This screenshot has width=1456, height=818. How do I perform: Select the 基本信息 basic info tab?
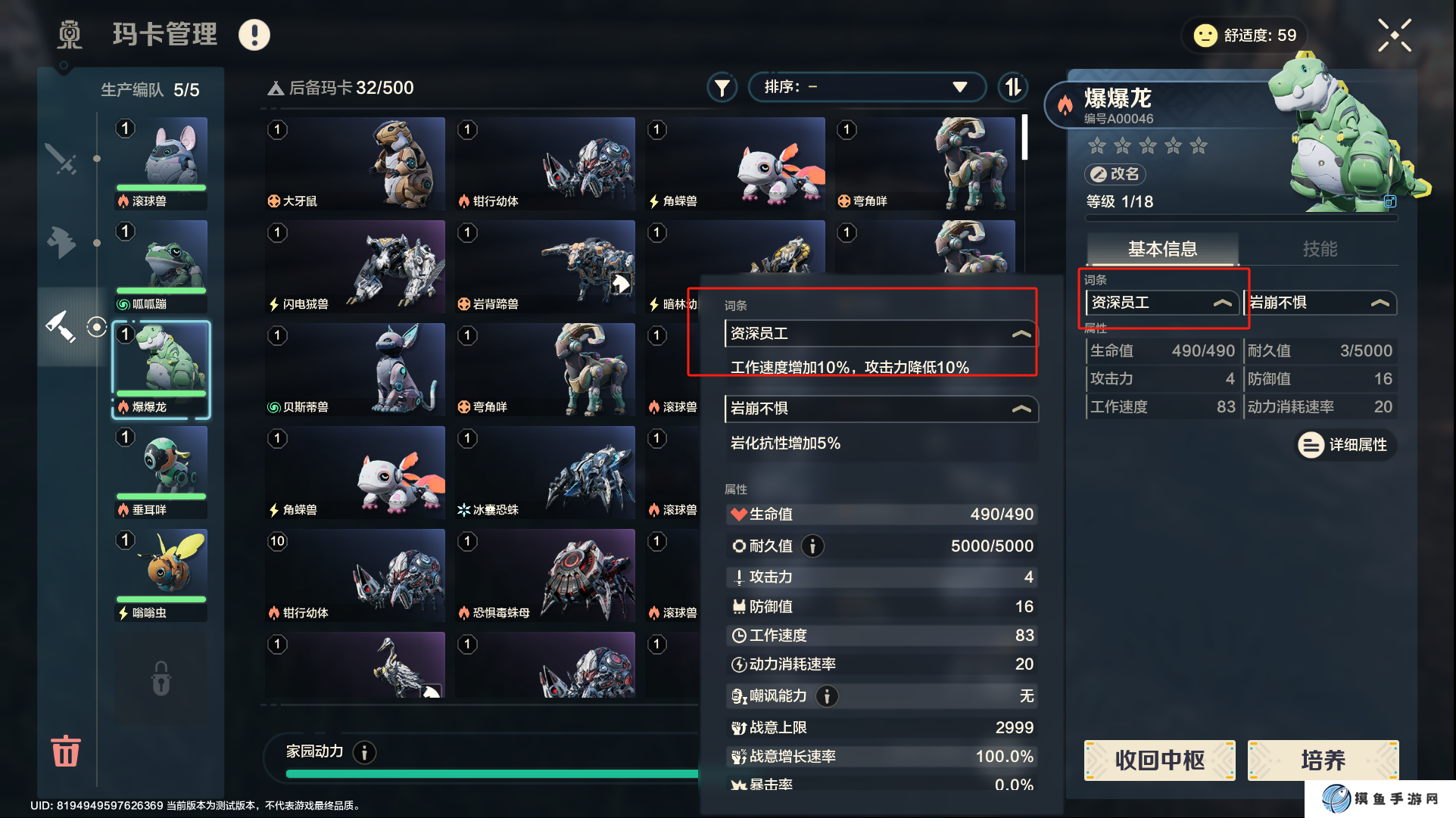pos(1162,249)
